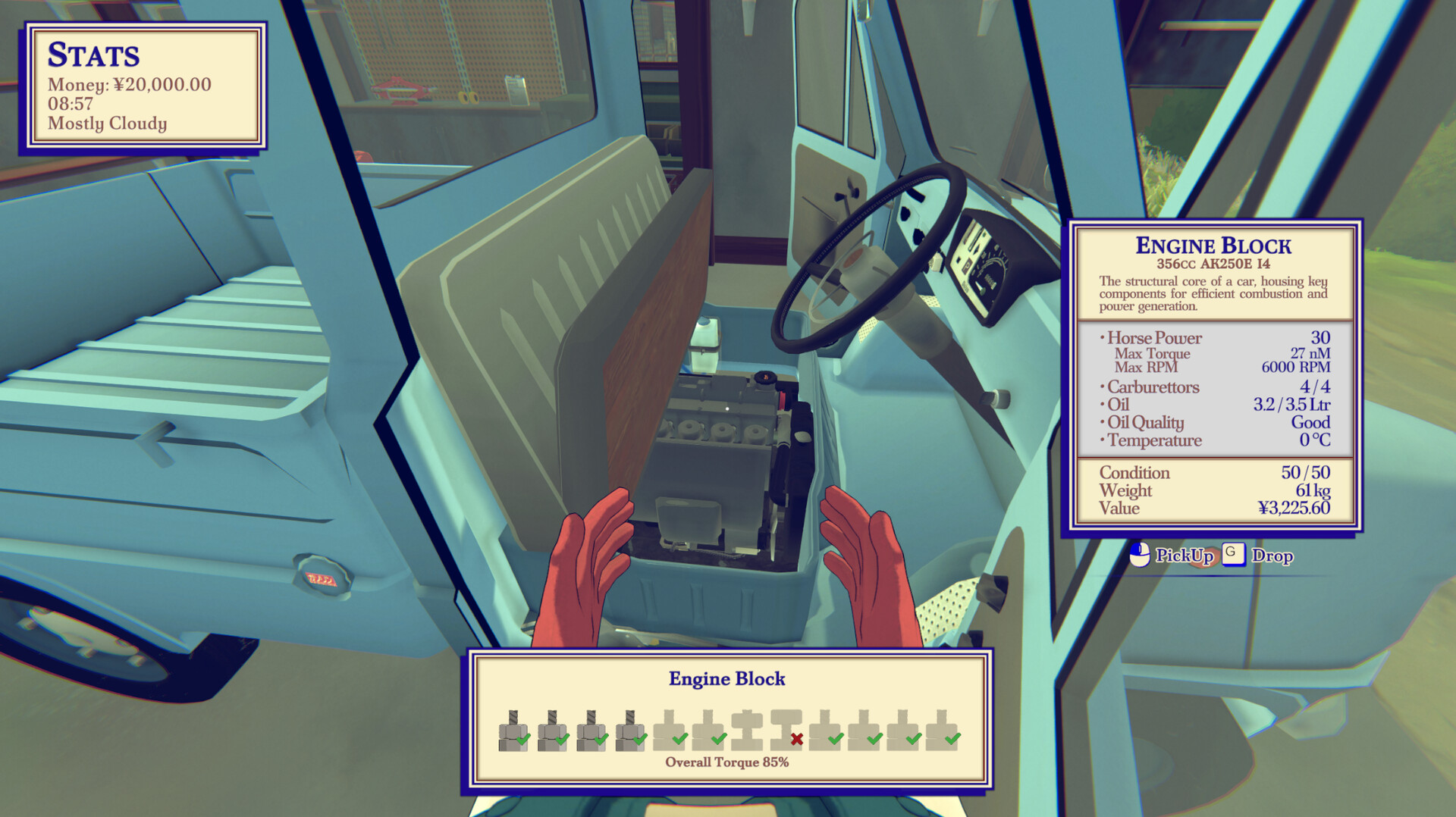The width and height of the screenshot is (1456, 817).
Task: Toggle the checkmark on the ninth bolt
Action: pos(834,738)
